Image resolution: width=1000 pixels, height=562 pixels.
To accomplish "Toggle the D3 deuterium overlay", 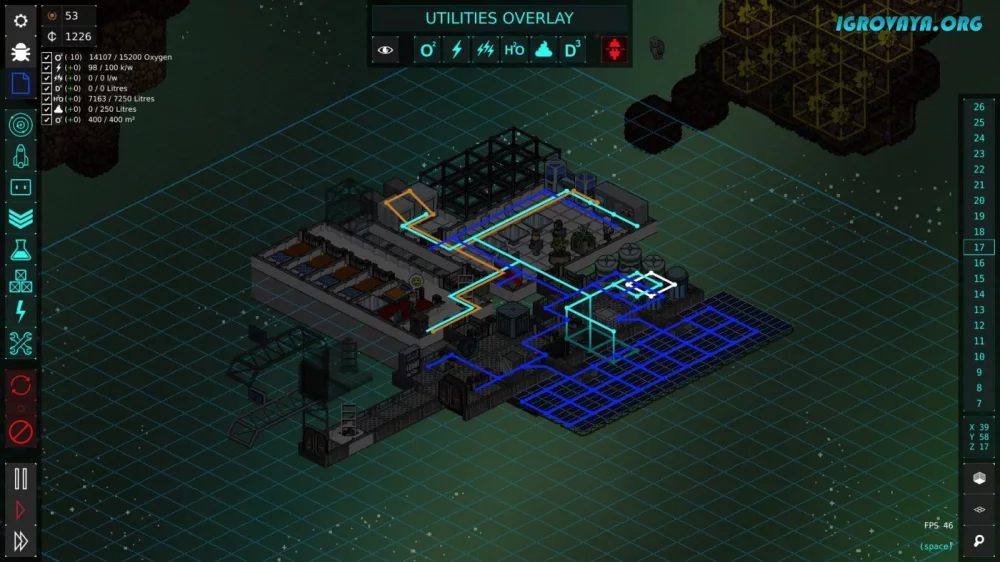I will click(572, 49).
